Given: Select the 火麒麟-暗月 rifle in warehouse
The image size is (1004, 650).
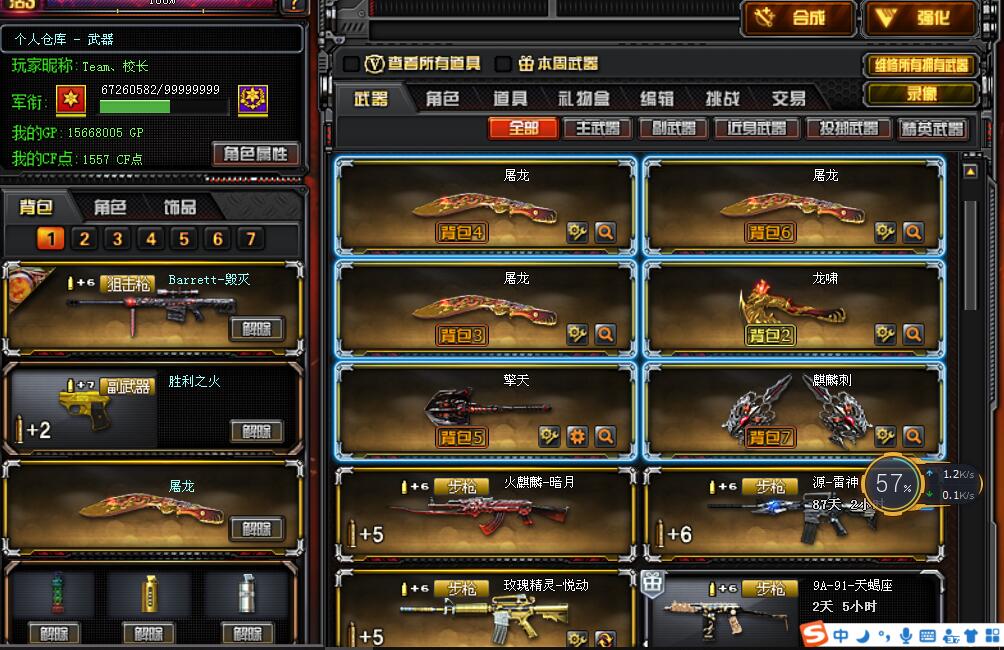Looking at the screenshot, I should tap(486, 512).
